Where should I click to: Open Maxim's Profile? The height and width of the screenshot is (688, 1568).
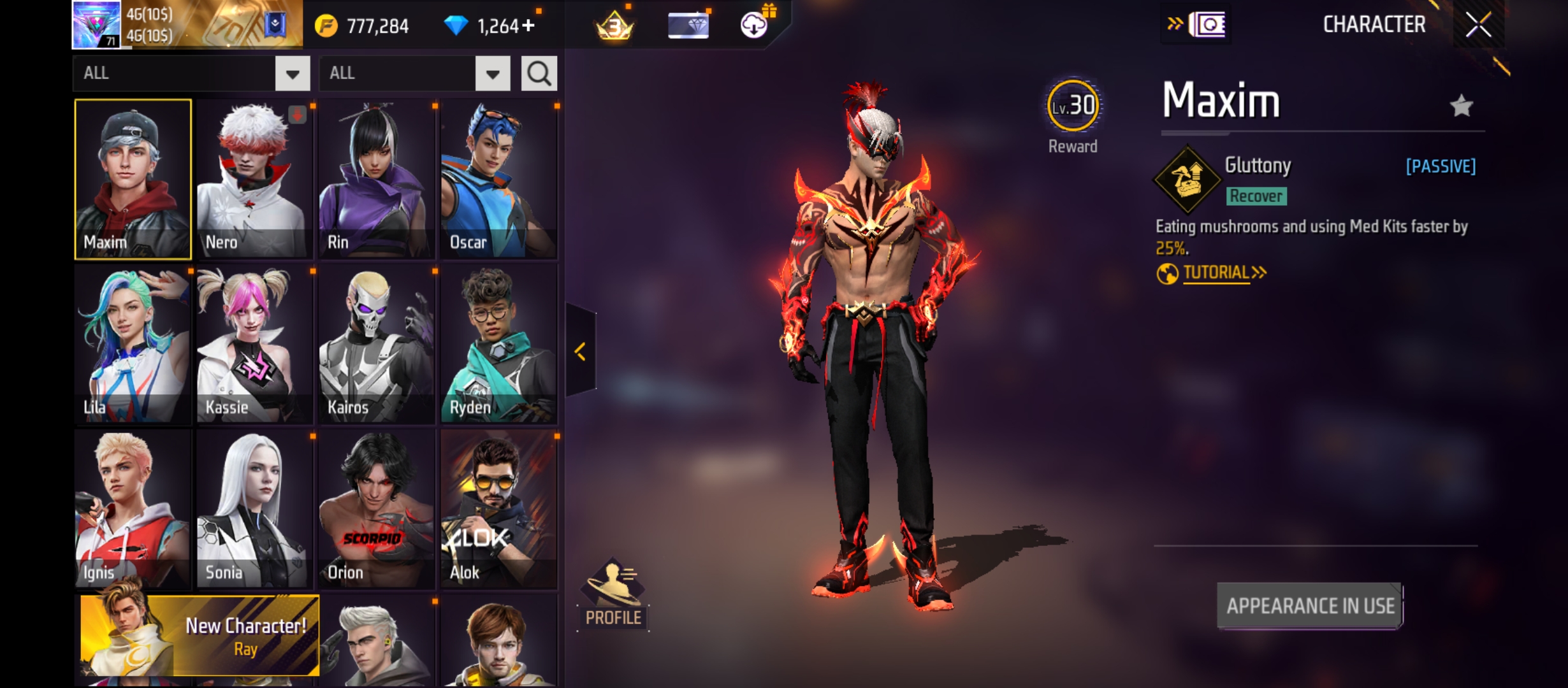[x=613, y=594]
